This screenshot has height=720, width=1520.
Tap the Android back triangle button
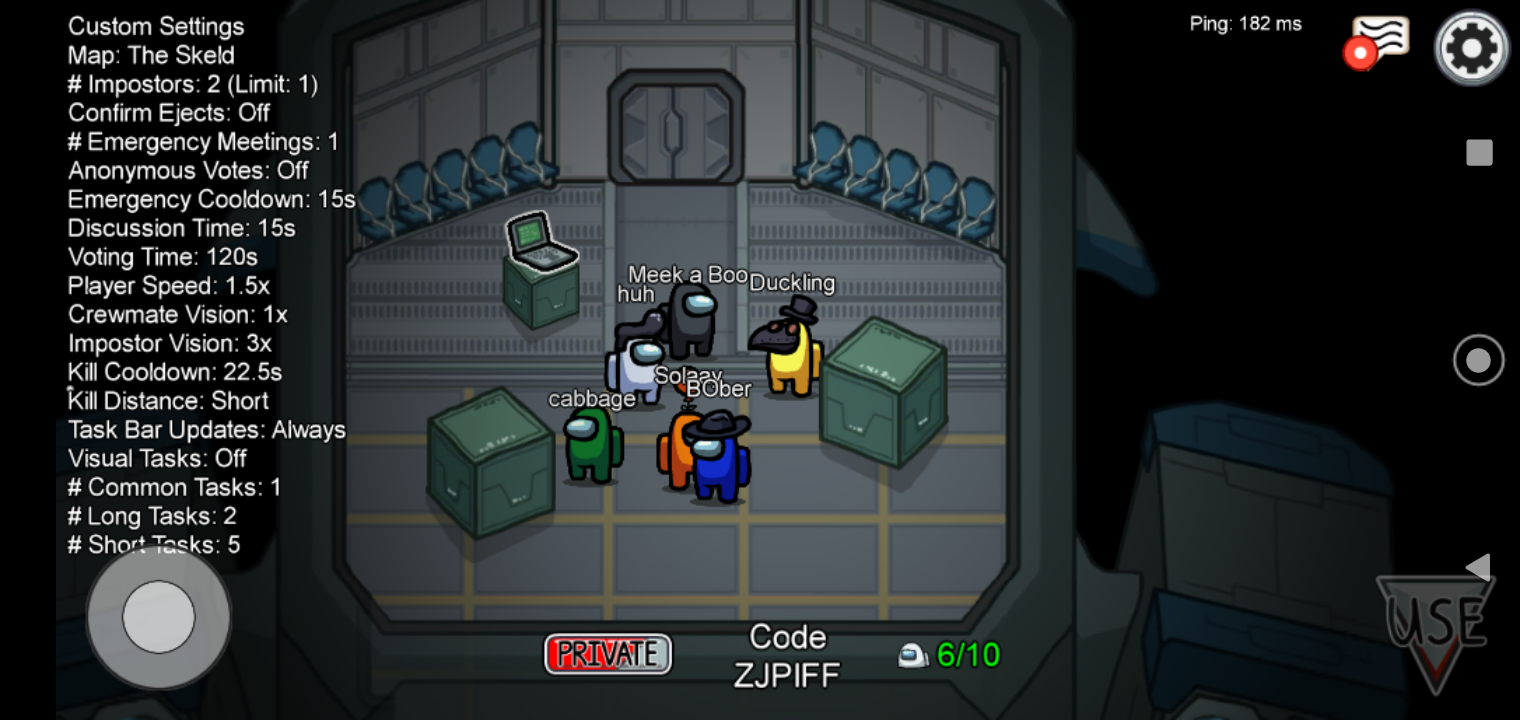point(1478,567)
